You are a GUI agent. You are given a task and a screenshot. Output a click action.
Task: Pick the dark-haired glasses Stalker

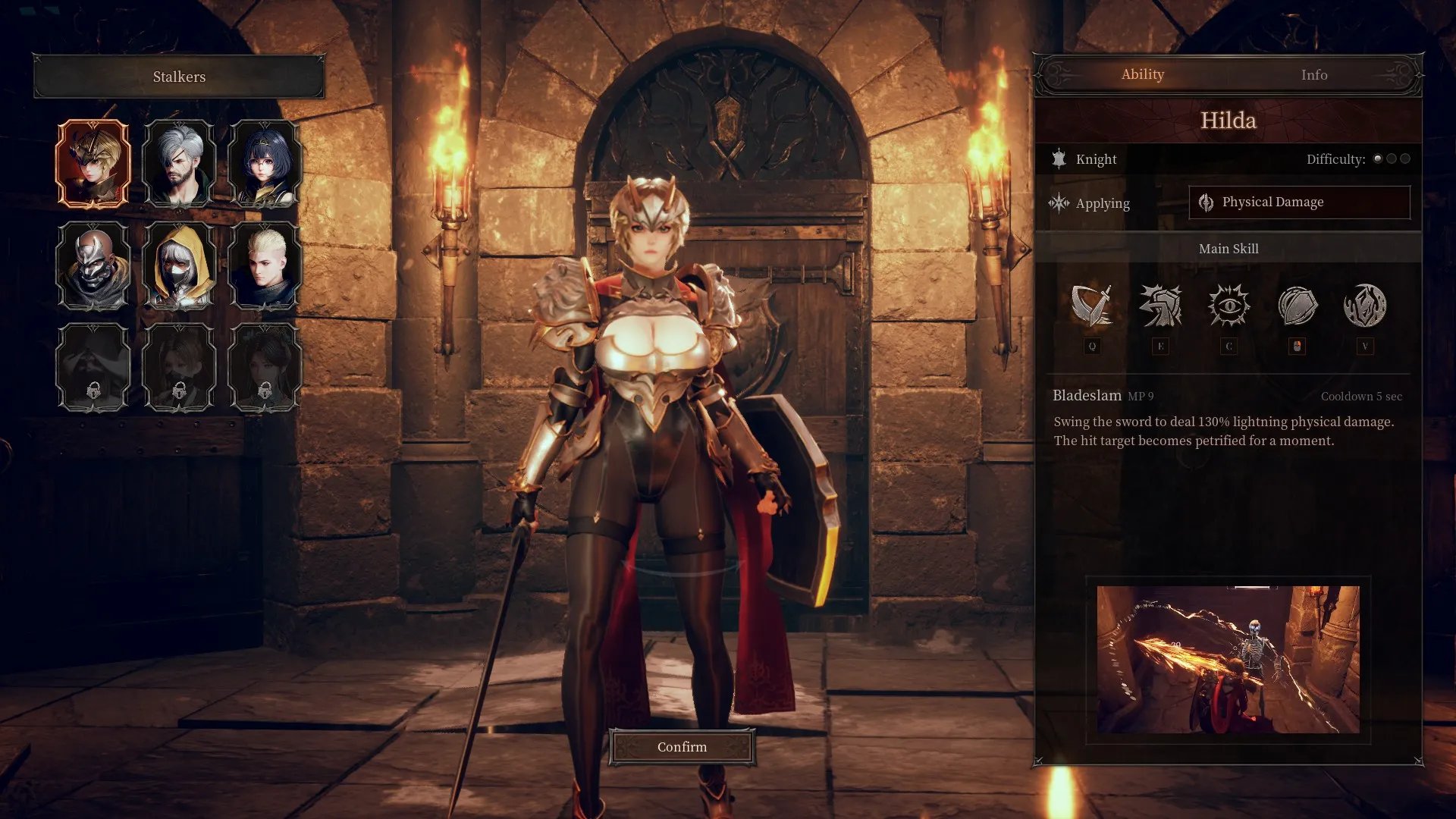pyautogui.click(x=265, y=163)
